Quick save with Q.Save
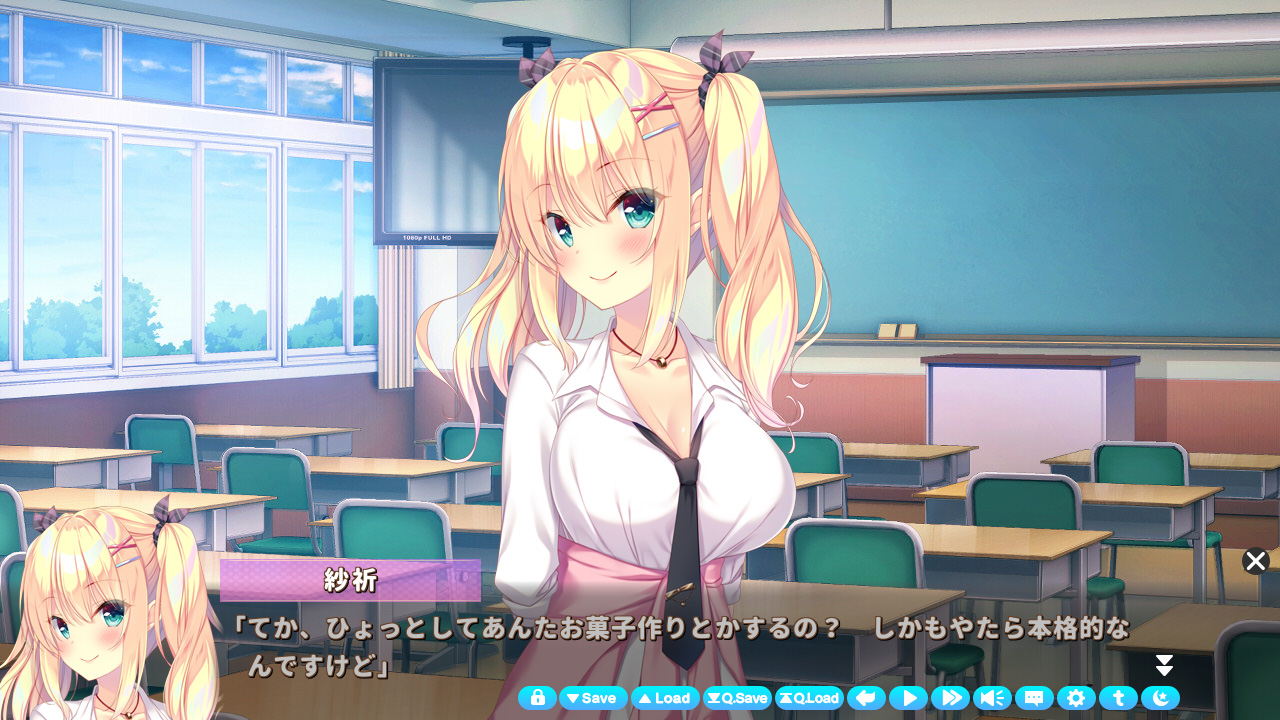The width and height of the screenshot is (1280, 720). (737, 698)
